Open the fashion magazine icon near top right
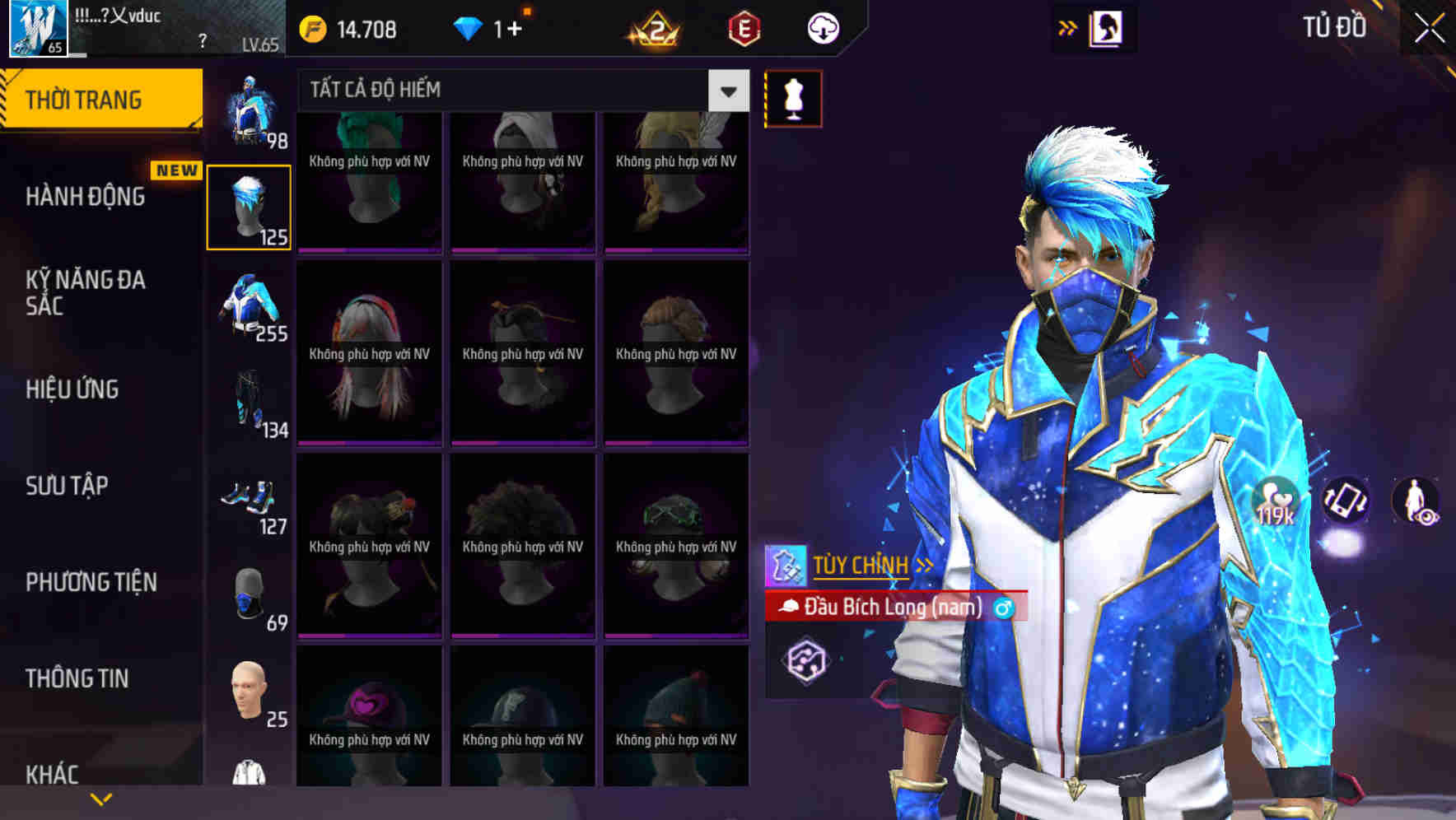The height and width of the screenshot is (820, 1456). tap(1107, 28)
